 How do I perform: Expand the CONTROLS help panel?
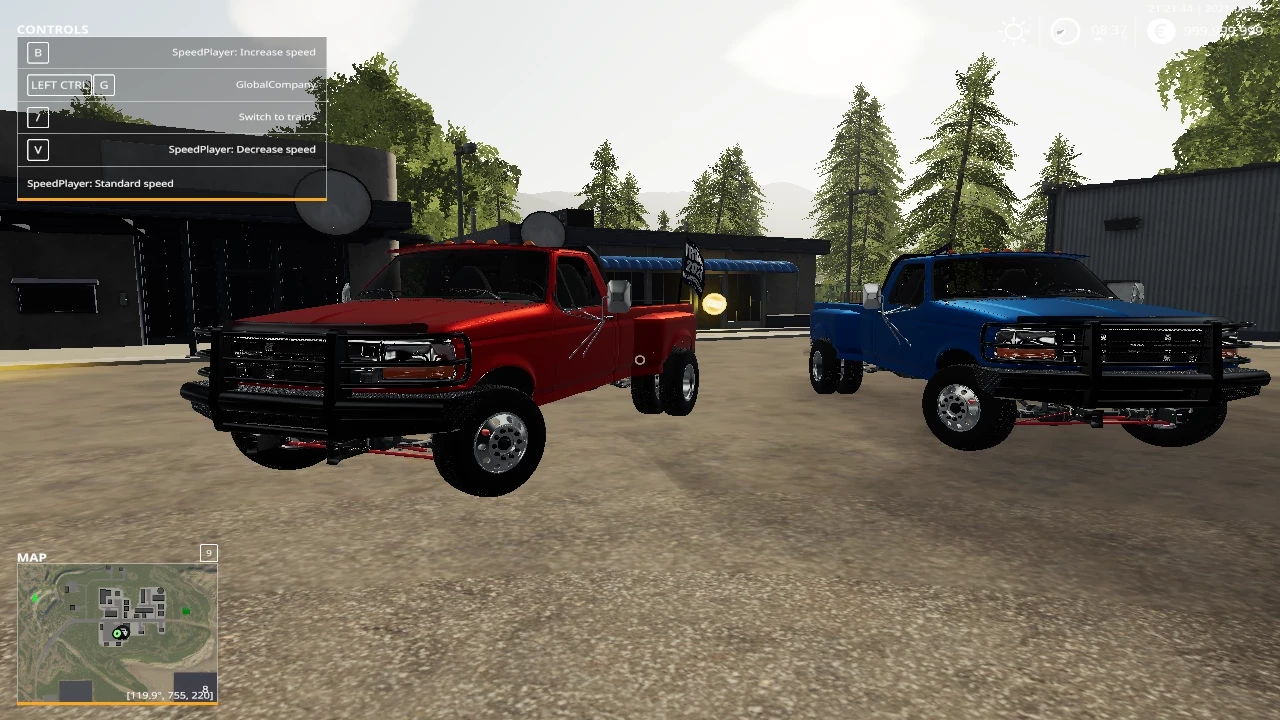click(52, 29)
